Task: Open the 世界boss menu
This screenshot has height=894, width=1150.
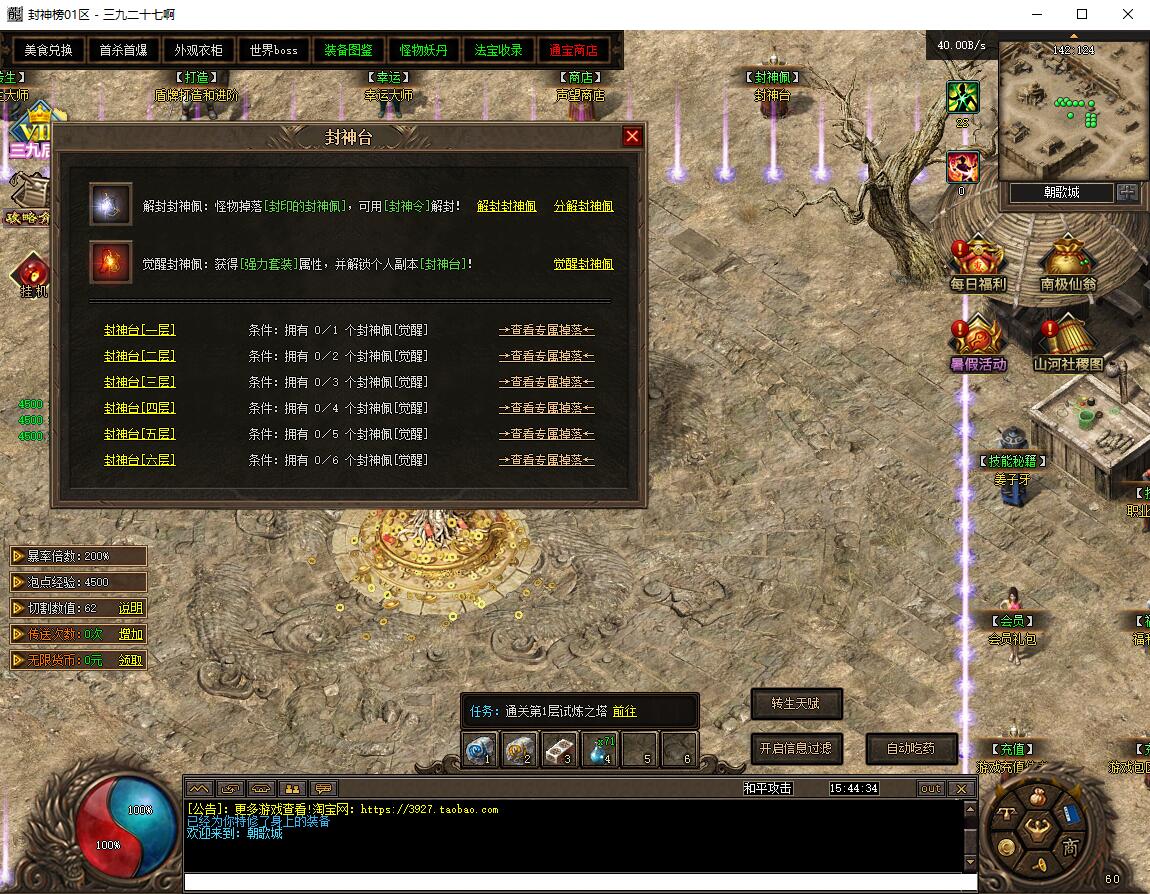Action: pos(273,50)
